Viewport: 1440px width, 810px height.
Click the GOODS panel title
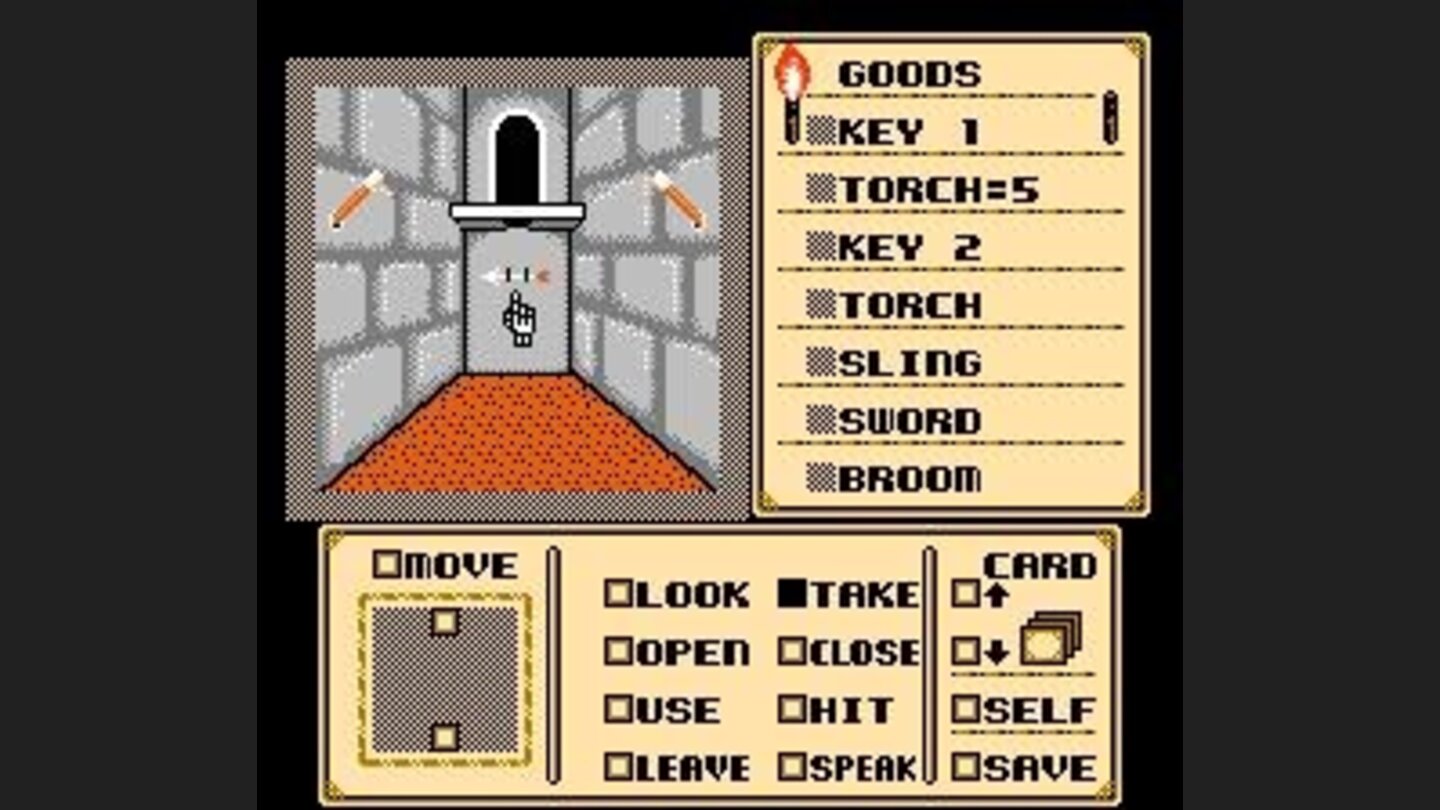coord(910,71)
